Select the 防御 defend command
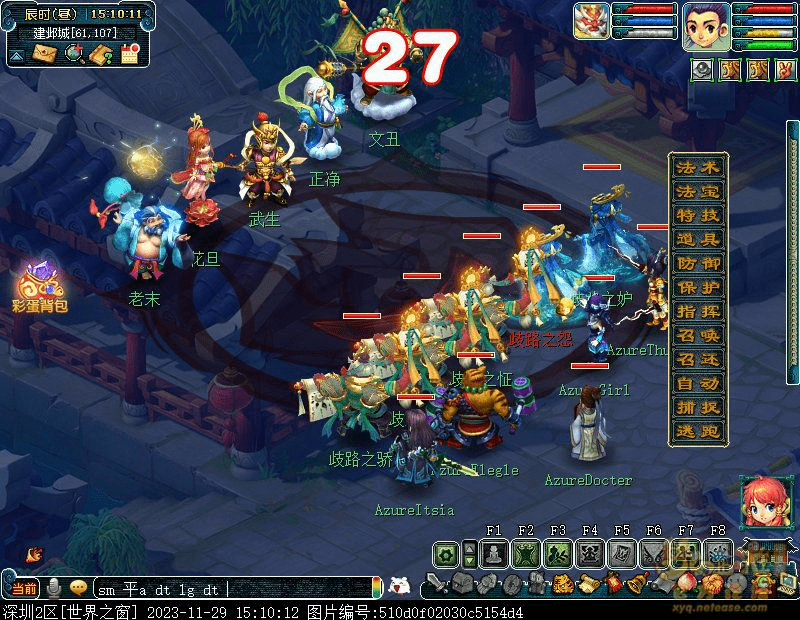The height and width of the screenshot is (620, 800). pos(697,263)
